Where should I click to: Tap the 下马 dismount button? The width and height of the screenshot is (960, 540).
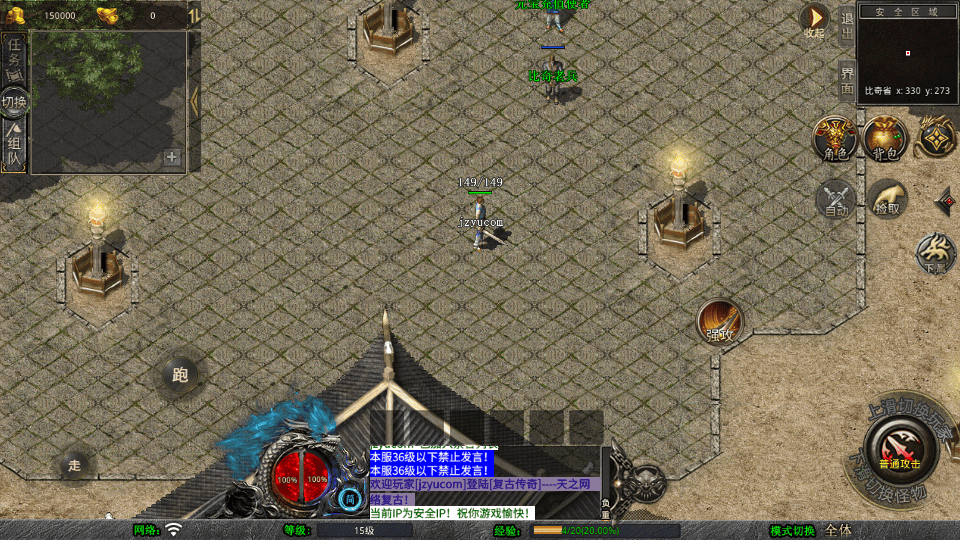936,253
